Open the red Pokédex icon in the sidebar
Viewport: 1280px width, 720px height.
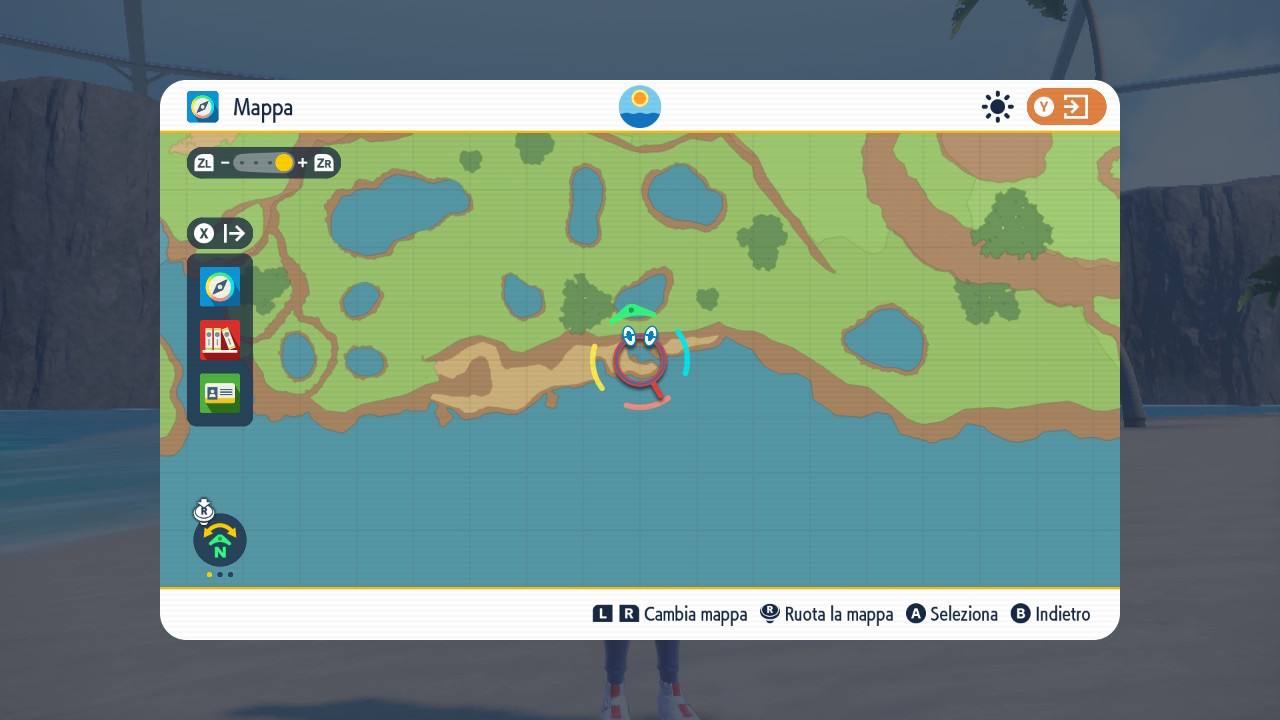point(219,340)
